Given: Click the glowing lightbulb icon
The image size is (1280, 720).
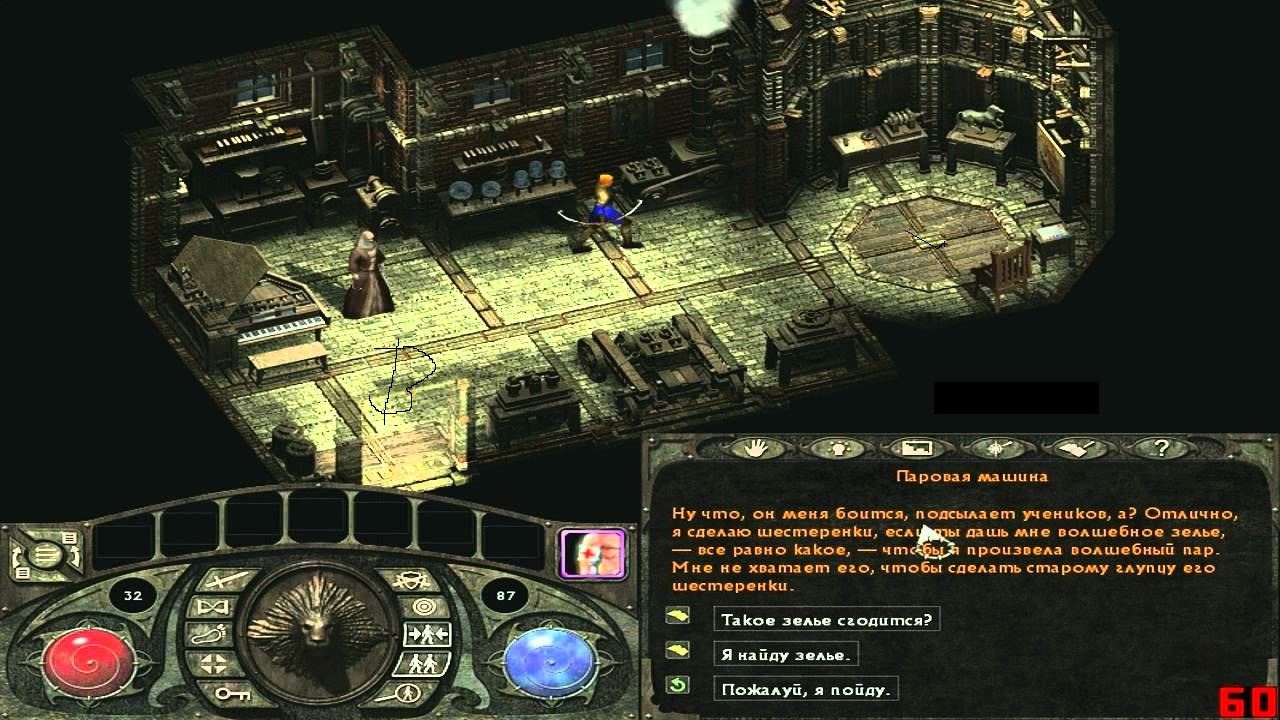Looking at the screenshot, I should pos(838,449).
